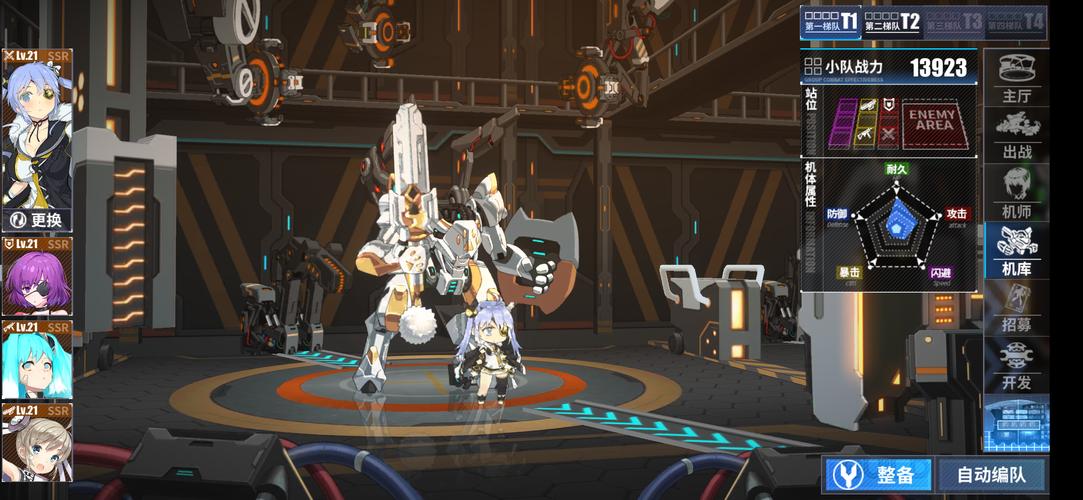Select the purple-haired eyepatch pilot portrait
1083x500 pixels.
tap(37, 277)
